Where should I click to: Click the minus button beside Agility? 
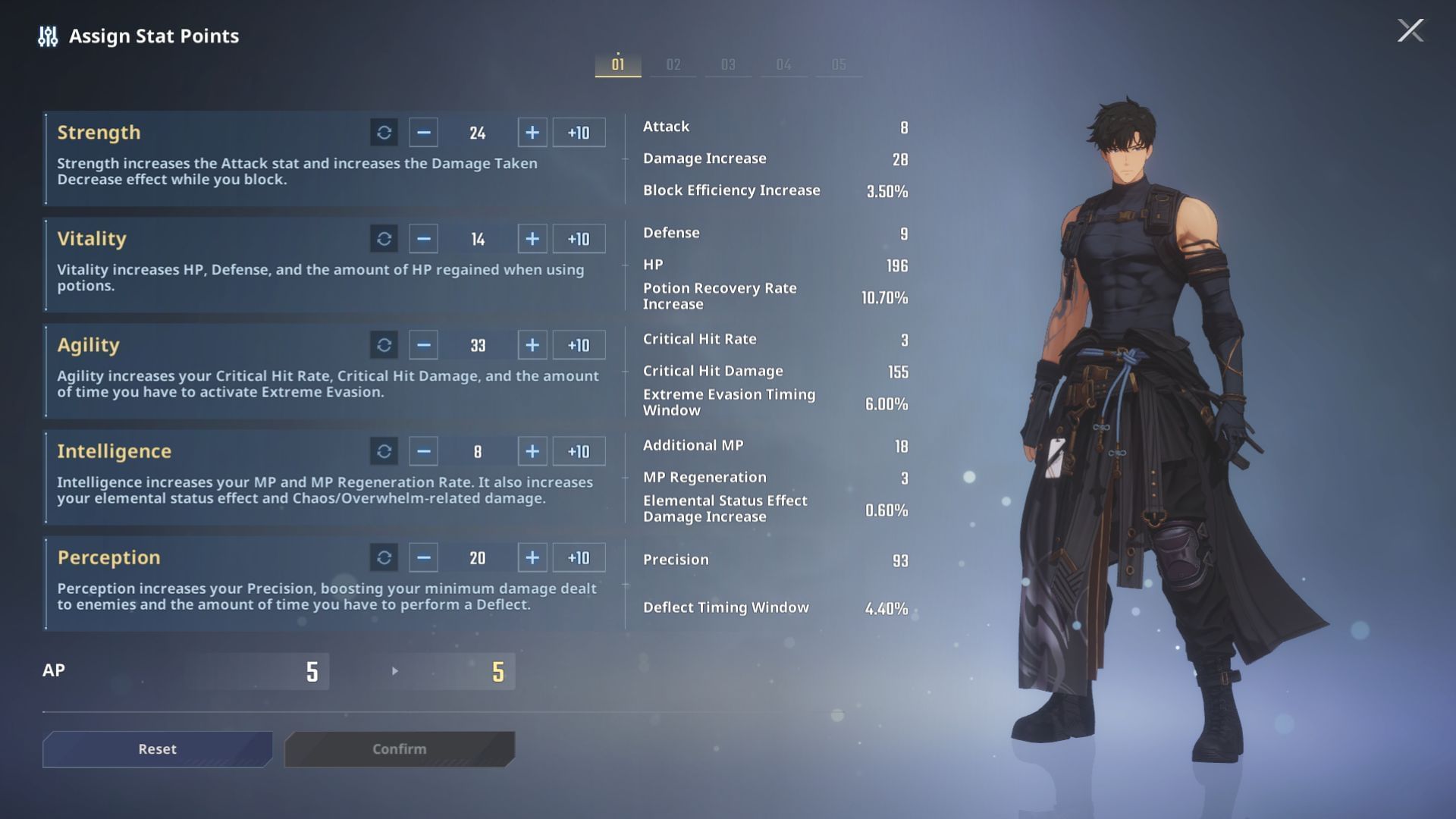point(422,344)
